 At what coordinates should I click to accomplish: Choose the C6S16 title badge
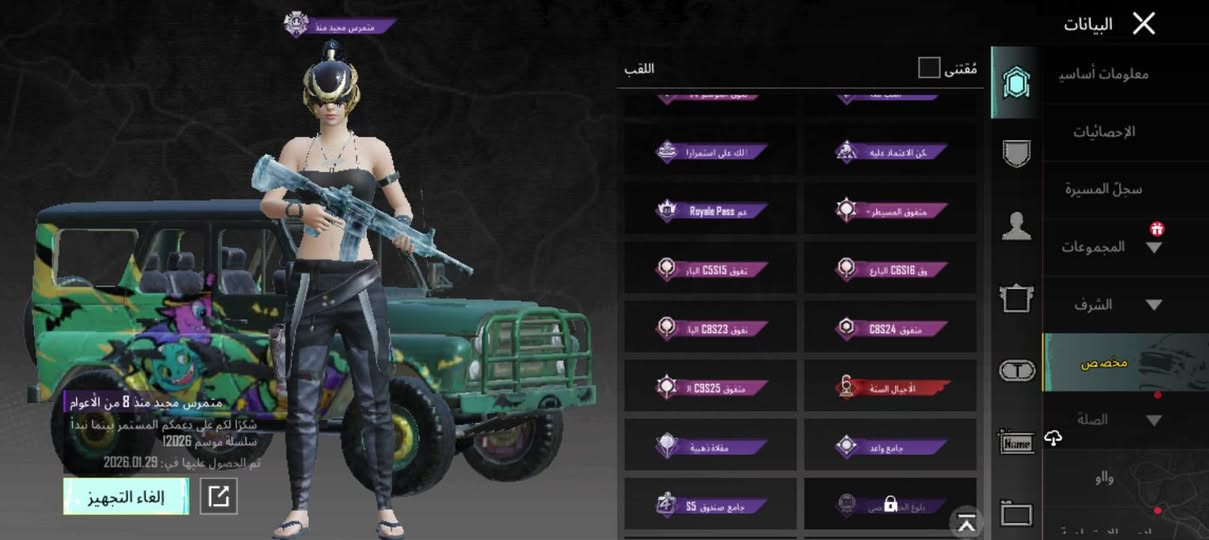click(890, 269)
